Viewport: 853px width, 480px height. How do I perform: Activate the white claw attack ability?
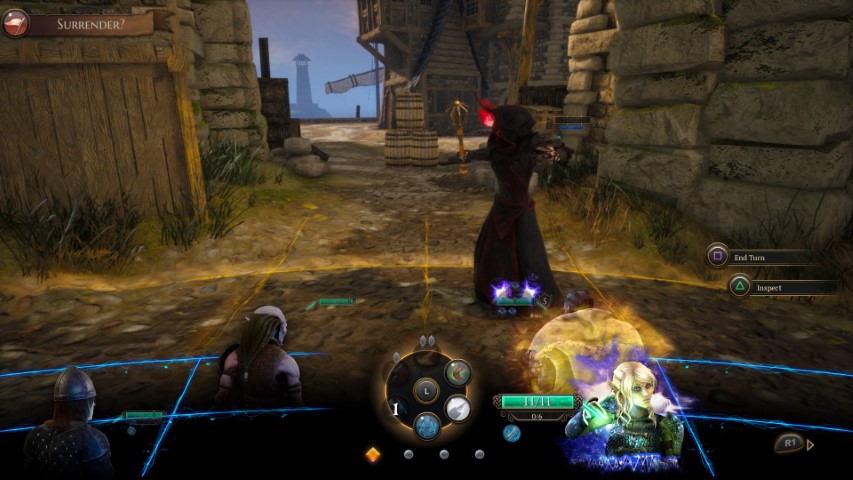click(x=458, y=407)
